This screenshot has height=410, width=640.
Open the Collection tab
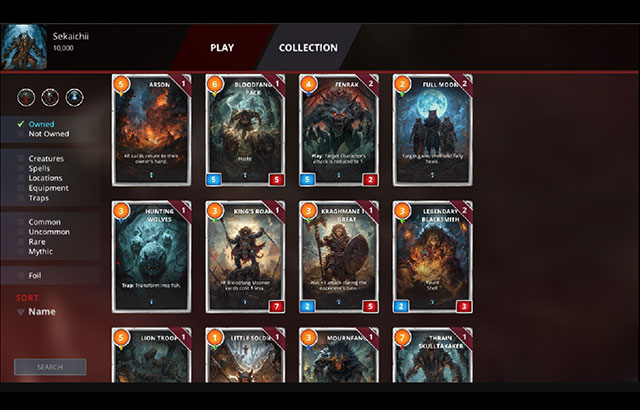[x=308, y=47]
